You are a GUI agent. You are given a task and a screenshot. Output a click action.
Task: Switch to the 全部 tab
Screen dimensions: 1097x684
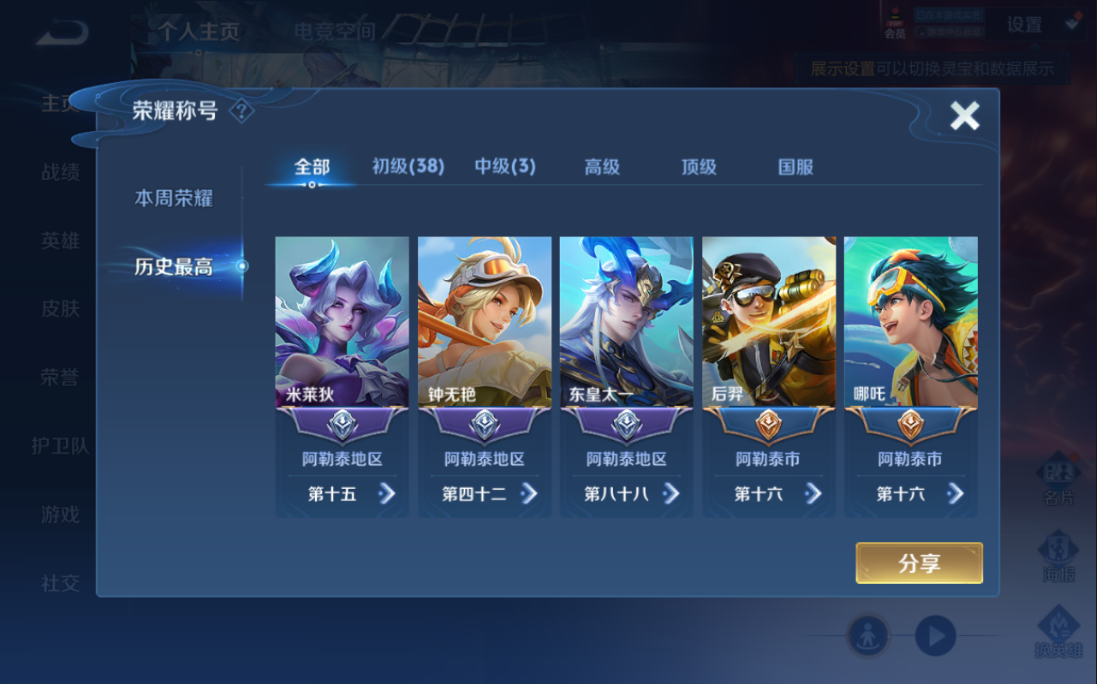pos(312,167)
